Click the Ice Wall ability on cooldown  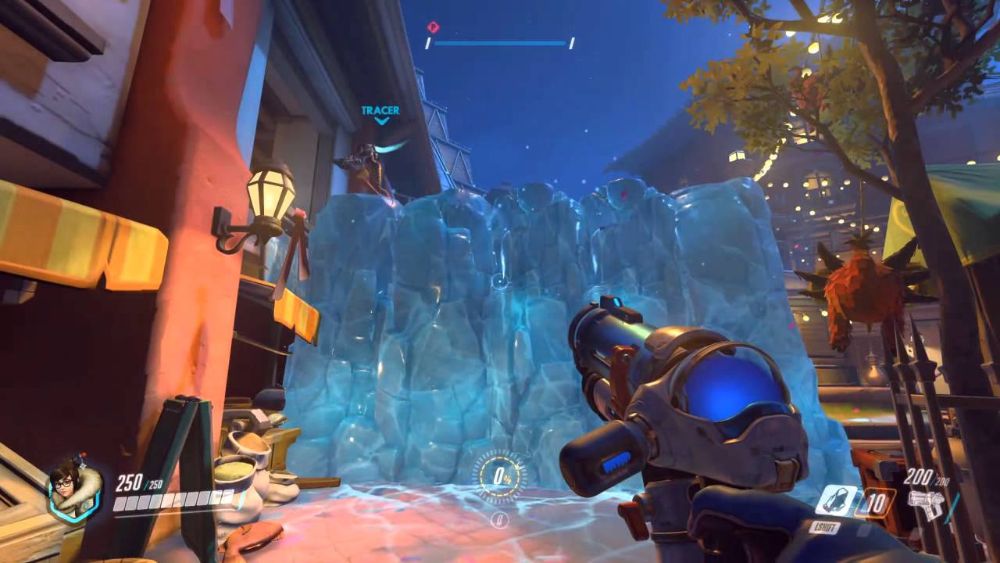[876, 501]
